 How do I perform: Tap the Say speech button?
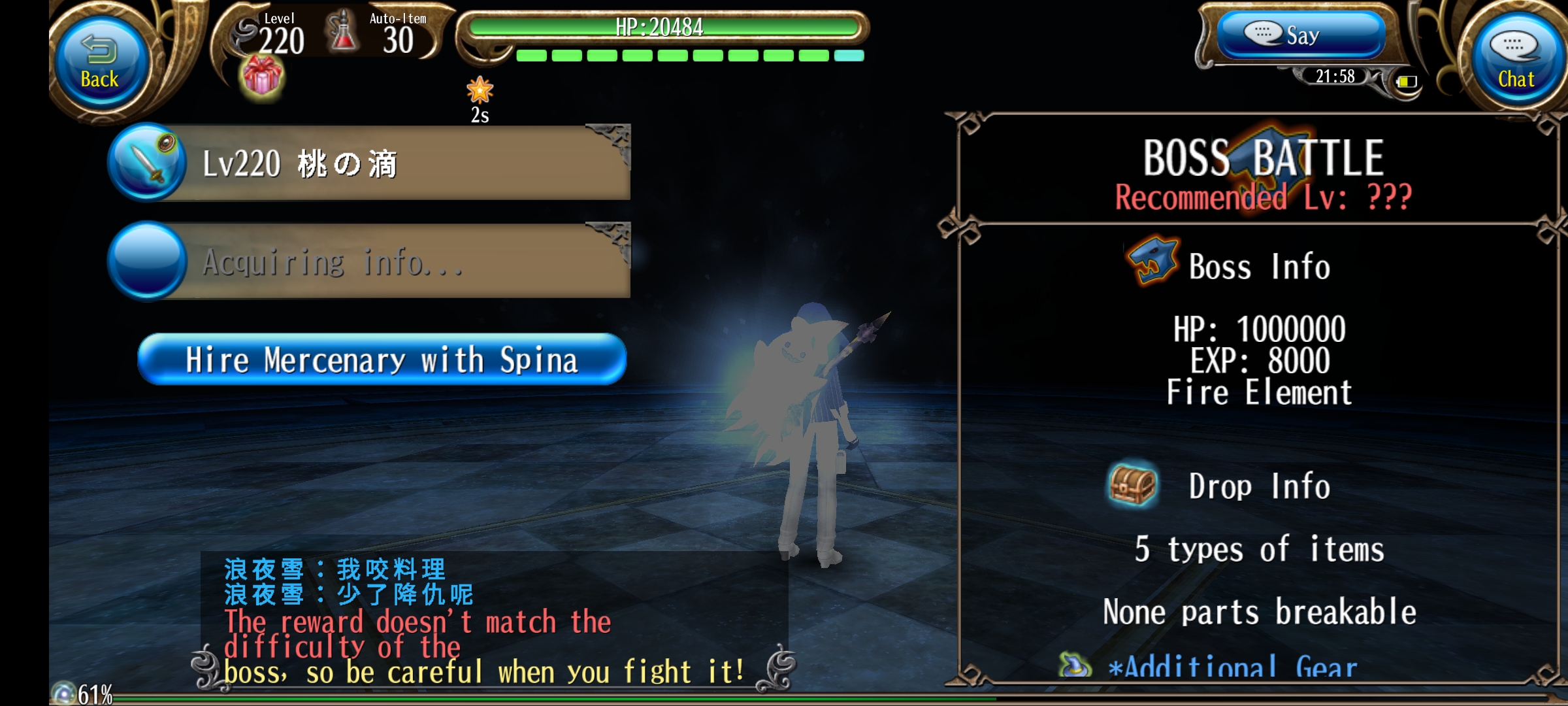[x=1300, y=35]
